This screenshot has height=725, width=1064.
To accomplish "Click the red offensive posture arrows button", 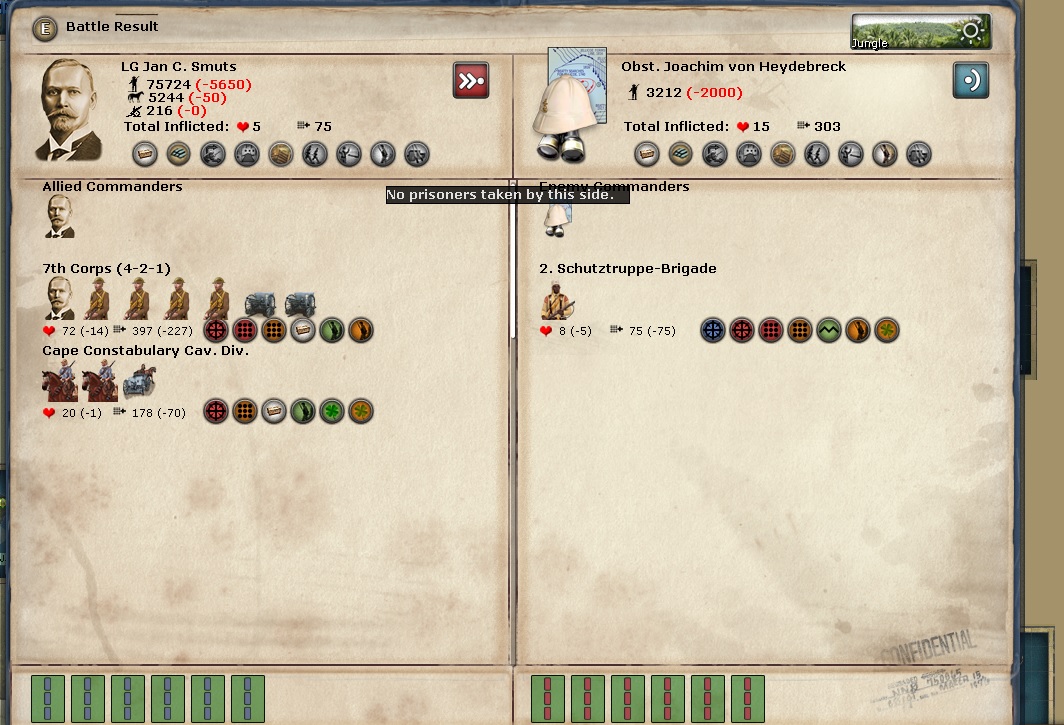I will coord(471,80).
